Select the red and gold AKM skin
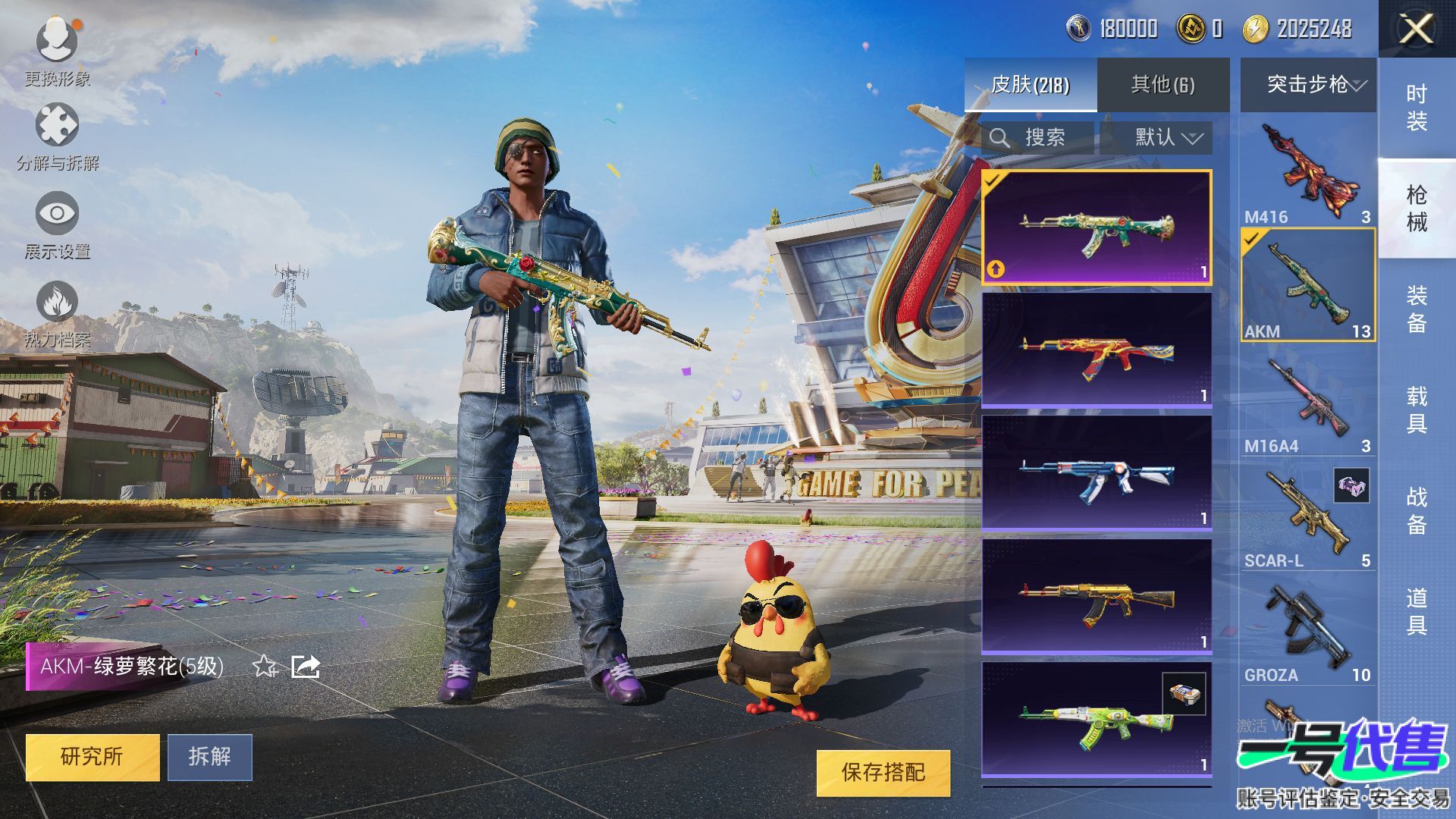Viewport: 1456px width, 819px height. tap(1097, 351)
